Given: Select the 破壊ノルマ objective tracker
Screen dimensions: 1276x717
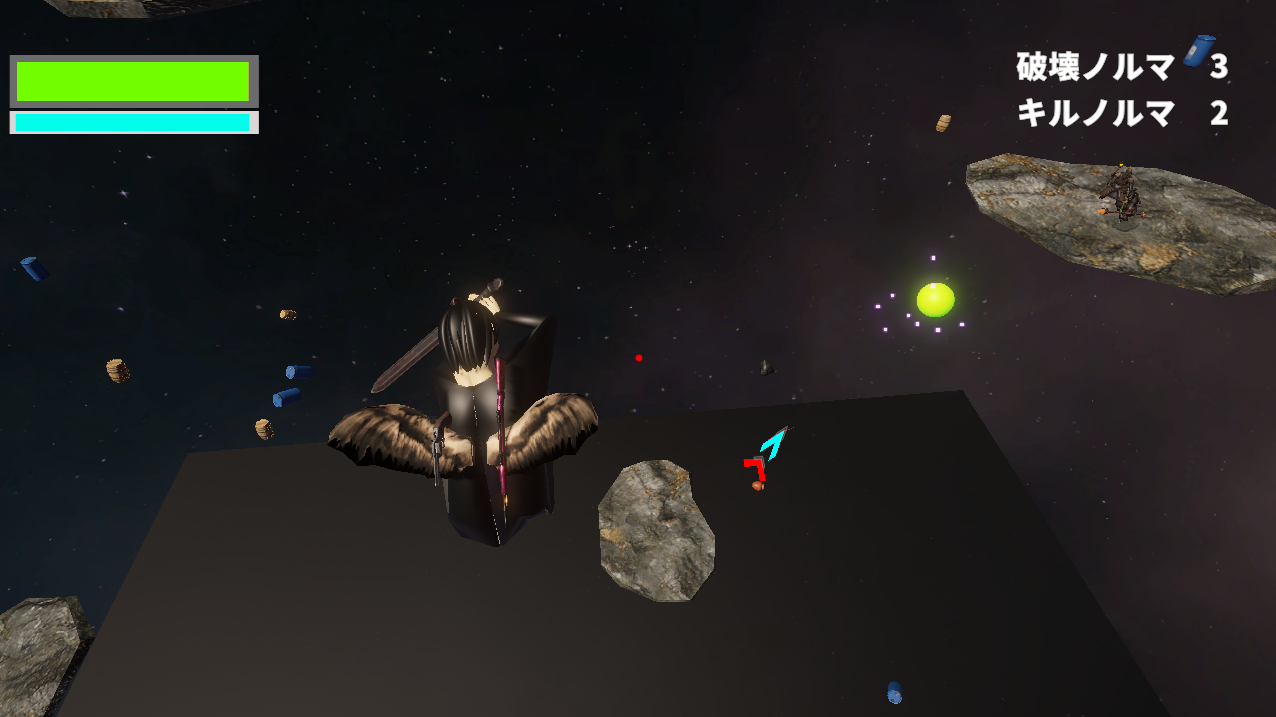Looking at the screenshot, I should coord(1120,67).
